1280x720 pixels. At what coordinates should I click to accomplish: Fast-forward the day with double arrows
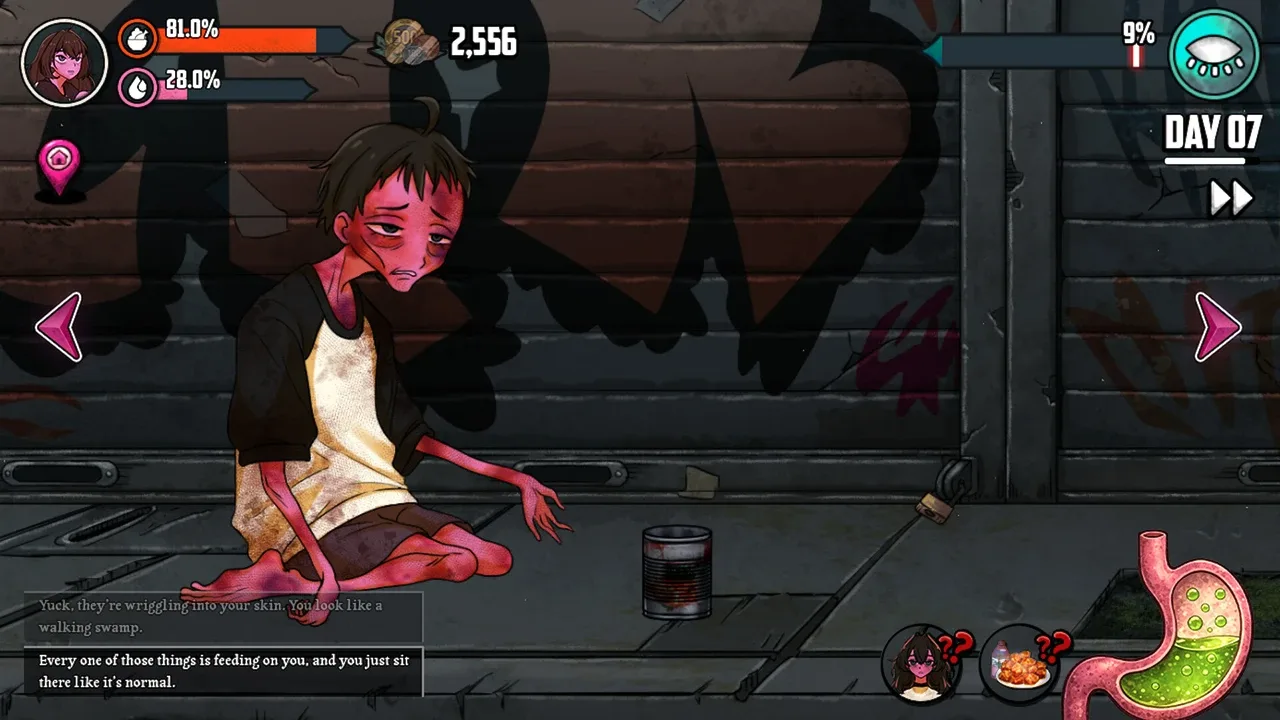tap(1231, 198)
